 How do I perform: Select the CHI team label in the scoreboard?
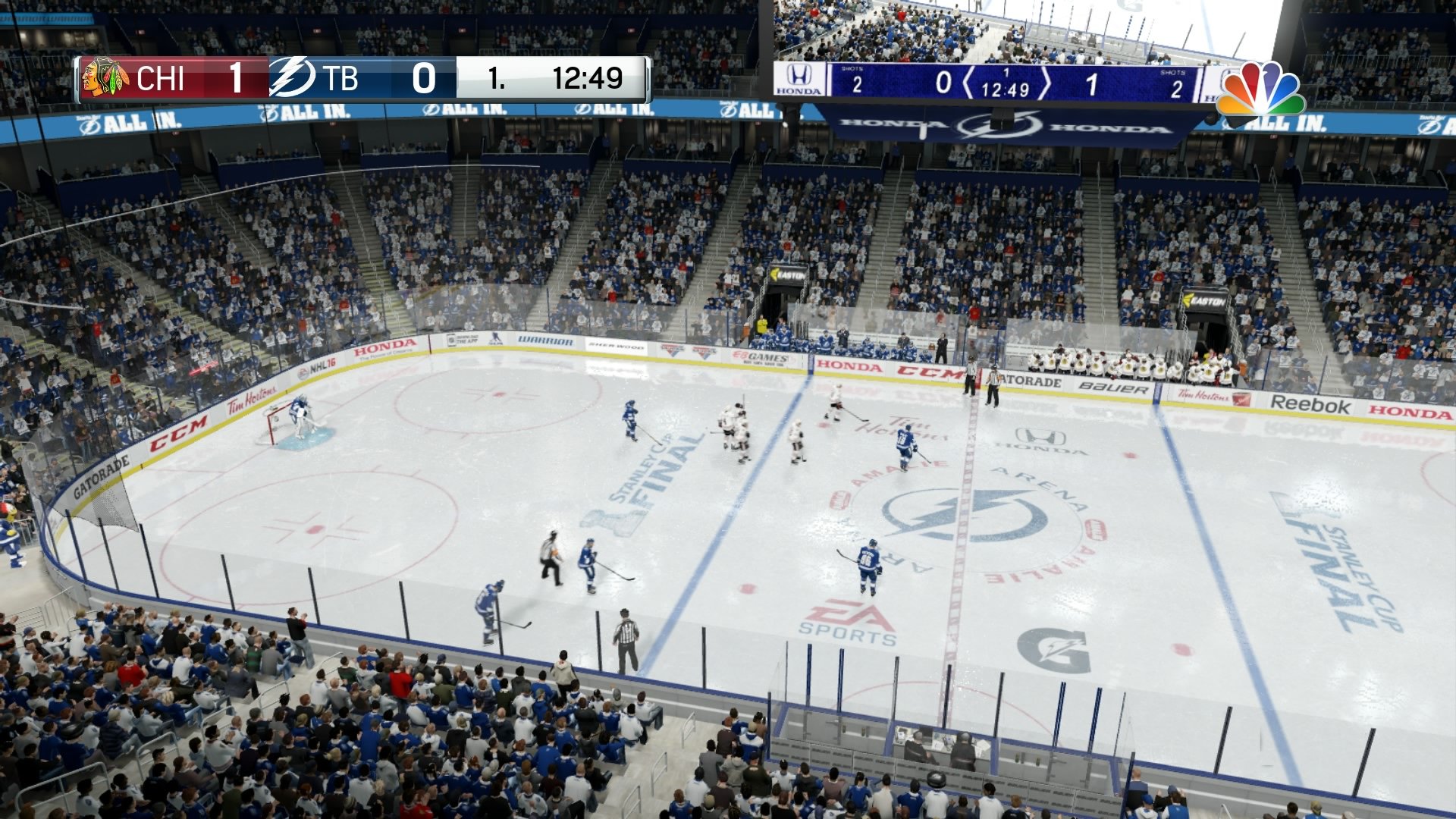pos(163,78)
